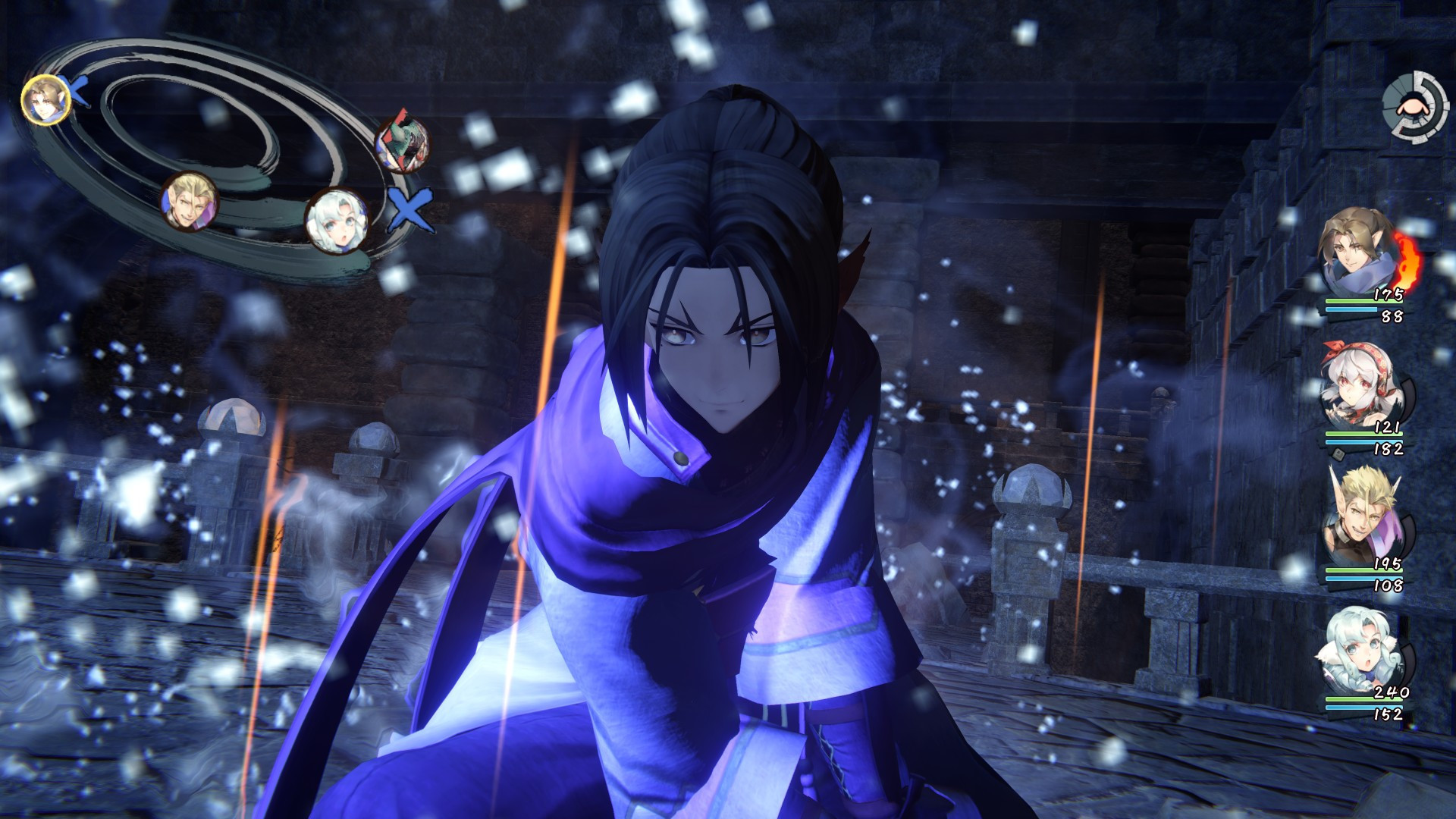Image resolution: width=1456 pixels, height=819 pixels.
Task: Select the brown-haired hero's turn-order portrait
Action: pyautogui.click(x=45, y=99)
